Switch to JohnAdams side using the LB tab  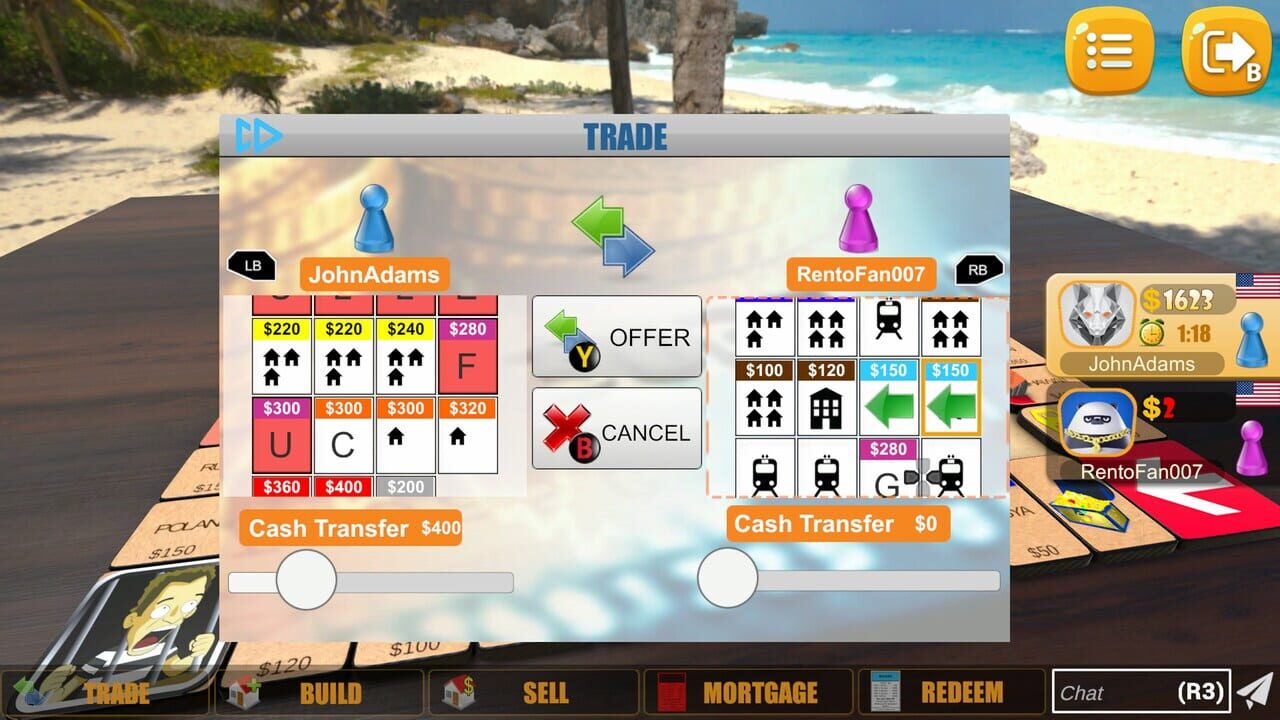tap(252, 265)
